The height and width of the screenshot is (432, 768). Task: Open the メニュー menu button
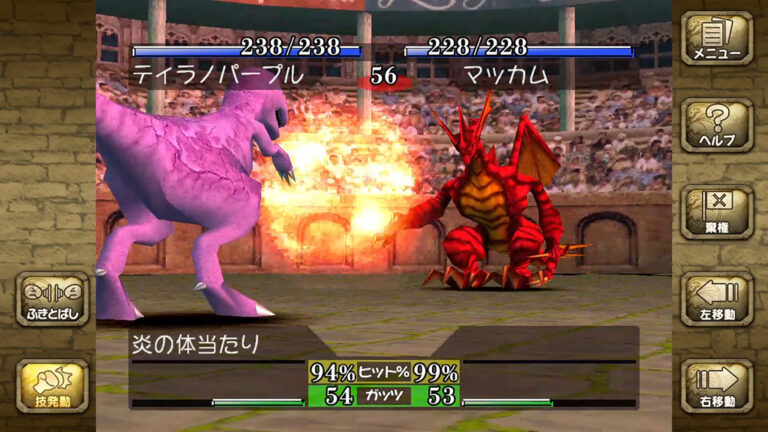(x=717, y=38)
